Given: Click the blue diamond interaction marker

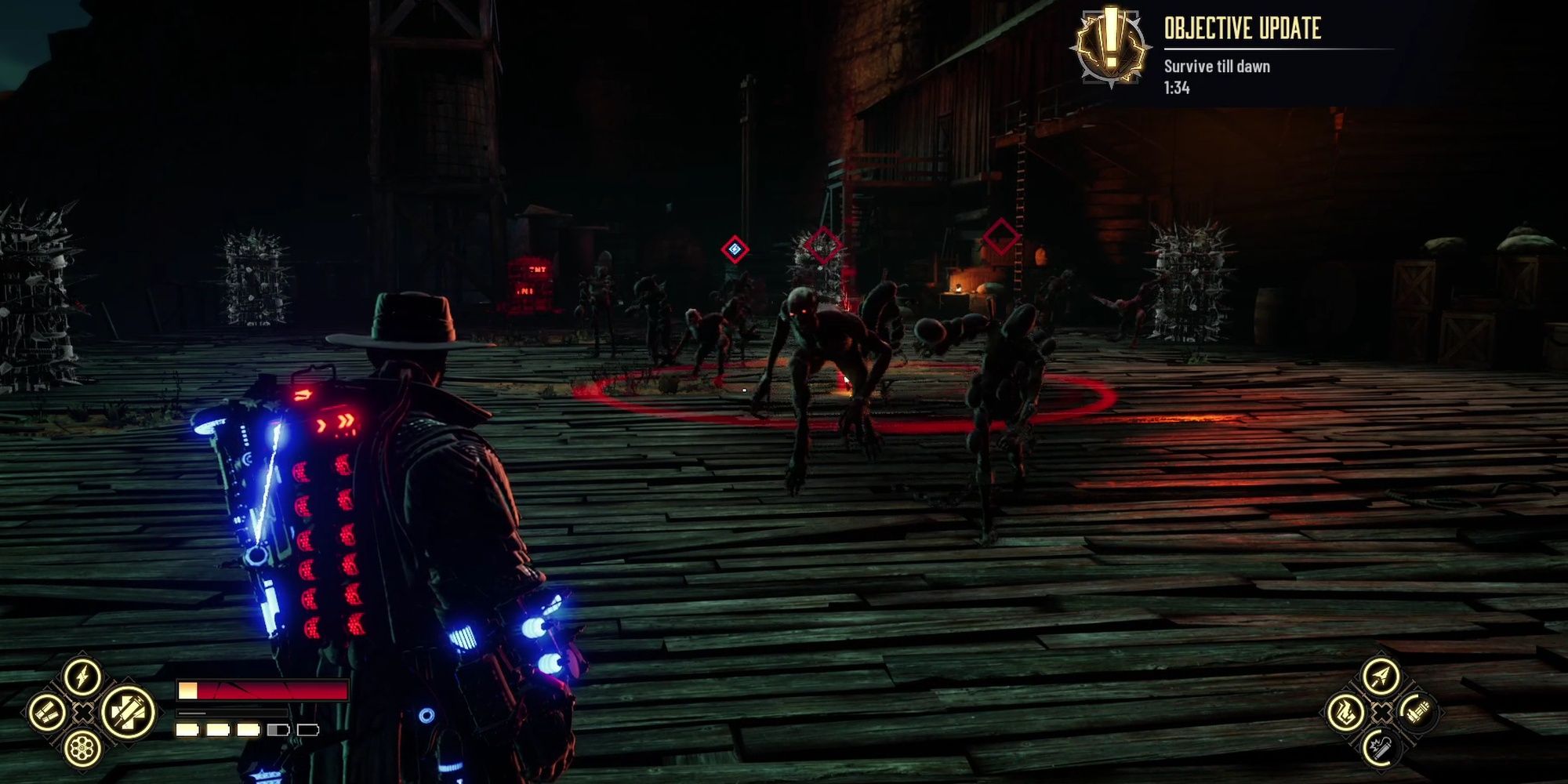Looking at the screenshot, I should [733, 247].
